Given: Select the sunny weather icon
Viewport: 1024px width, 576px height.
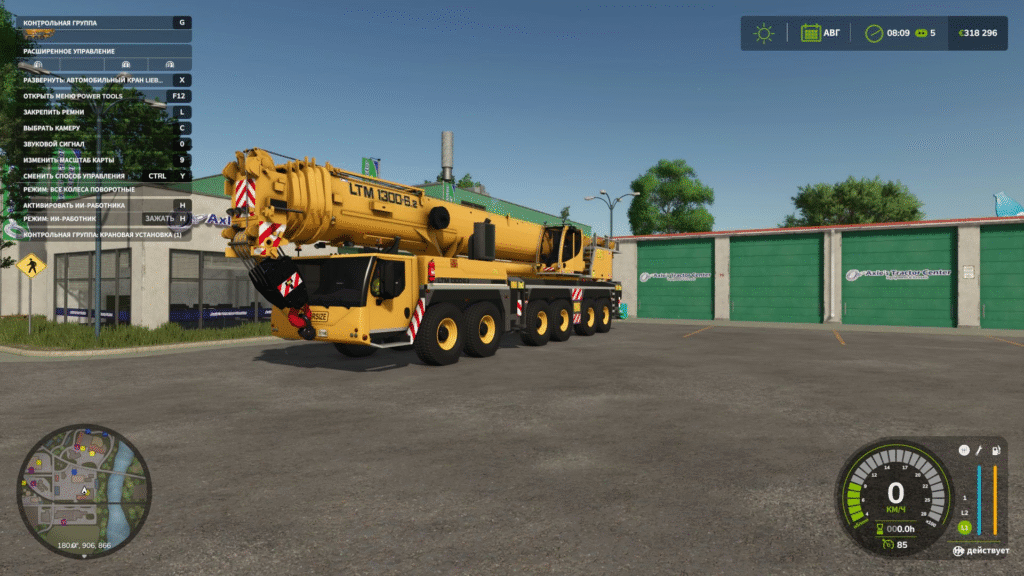Looking at the screenshot, I should point(764,33).
